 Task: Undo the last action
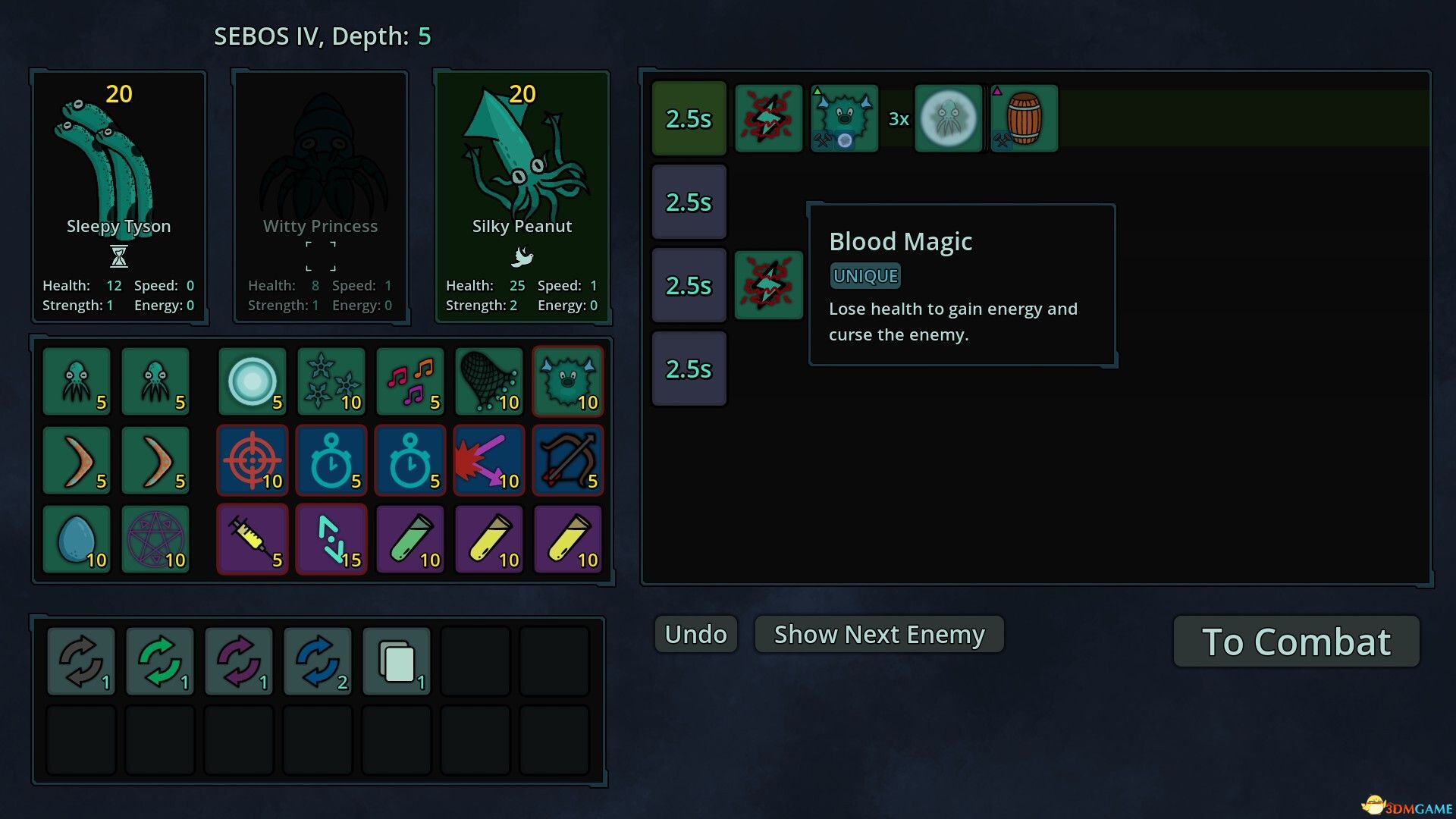pos(695,634)
